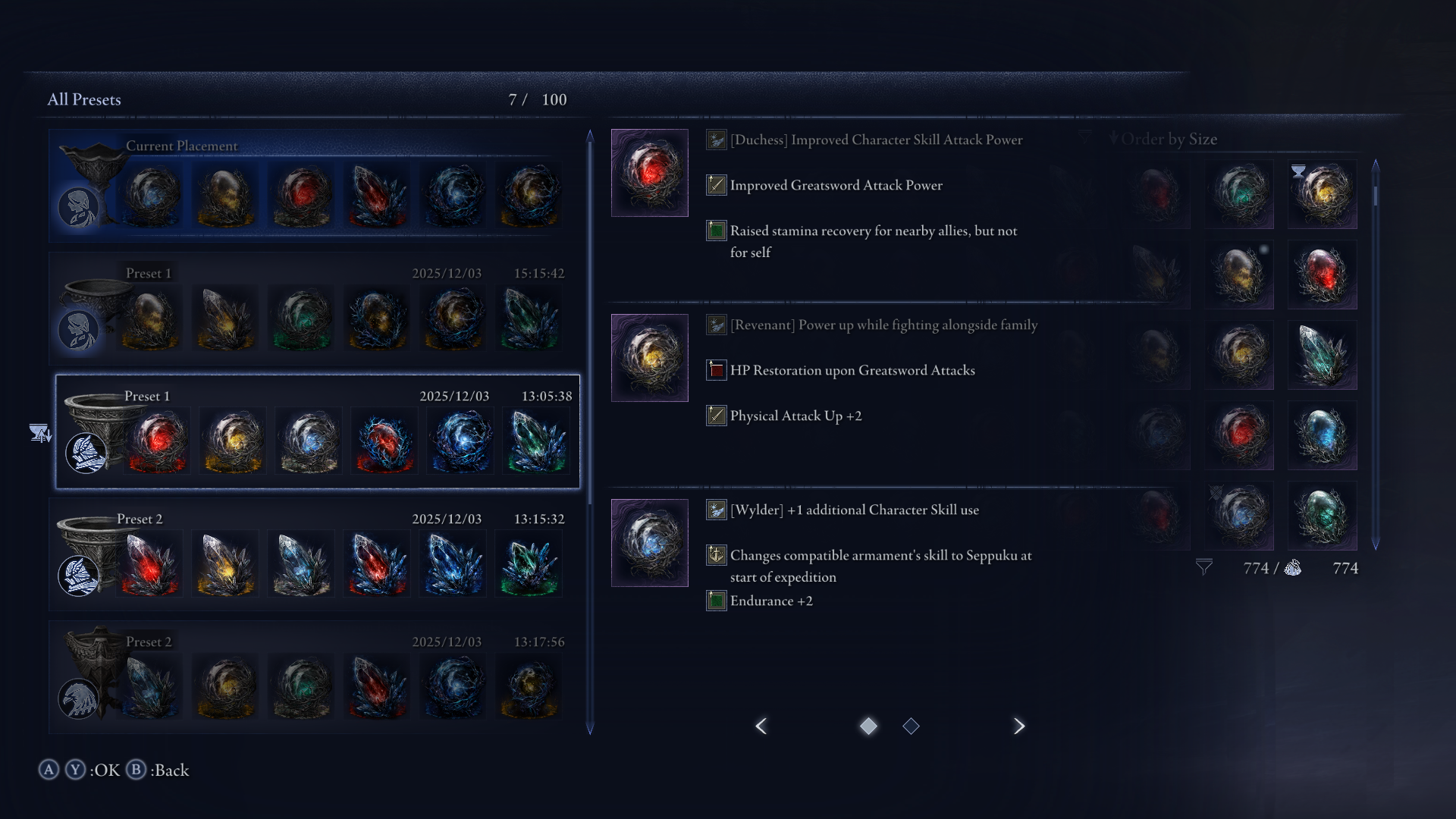Click the Seppuku skill change effect icon

[x=715, y=555]
